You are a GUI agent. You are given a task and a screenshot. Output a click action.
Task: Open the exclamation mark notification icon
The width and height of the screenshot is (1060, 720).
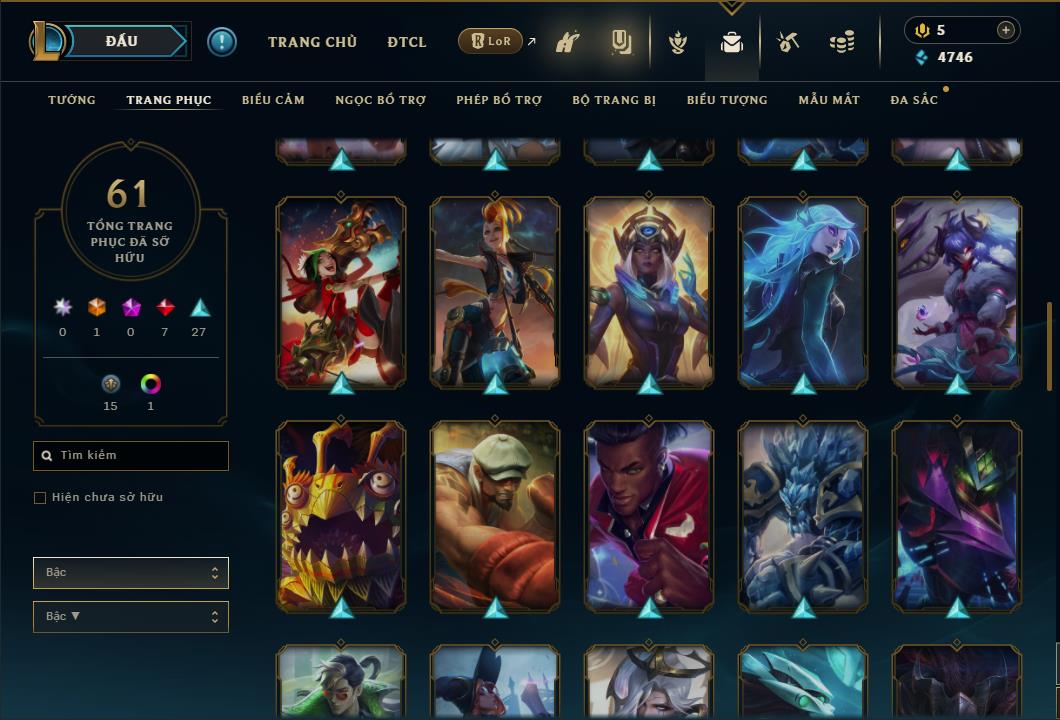tap(222, 42)
